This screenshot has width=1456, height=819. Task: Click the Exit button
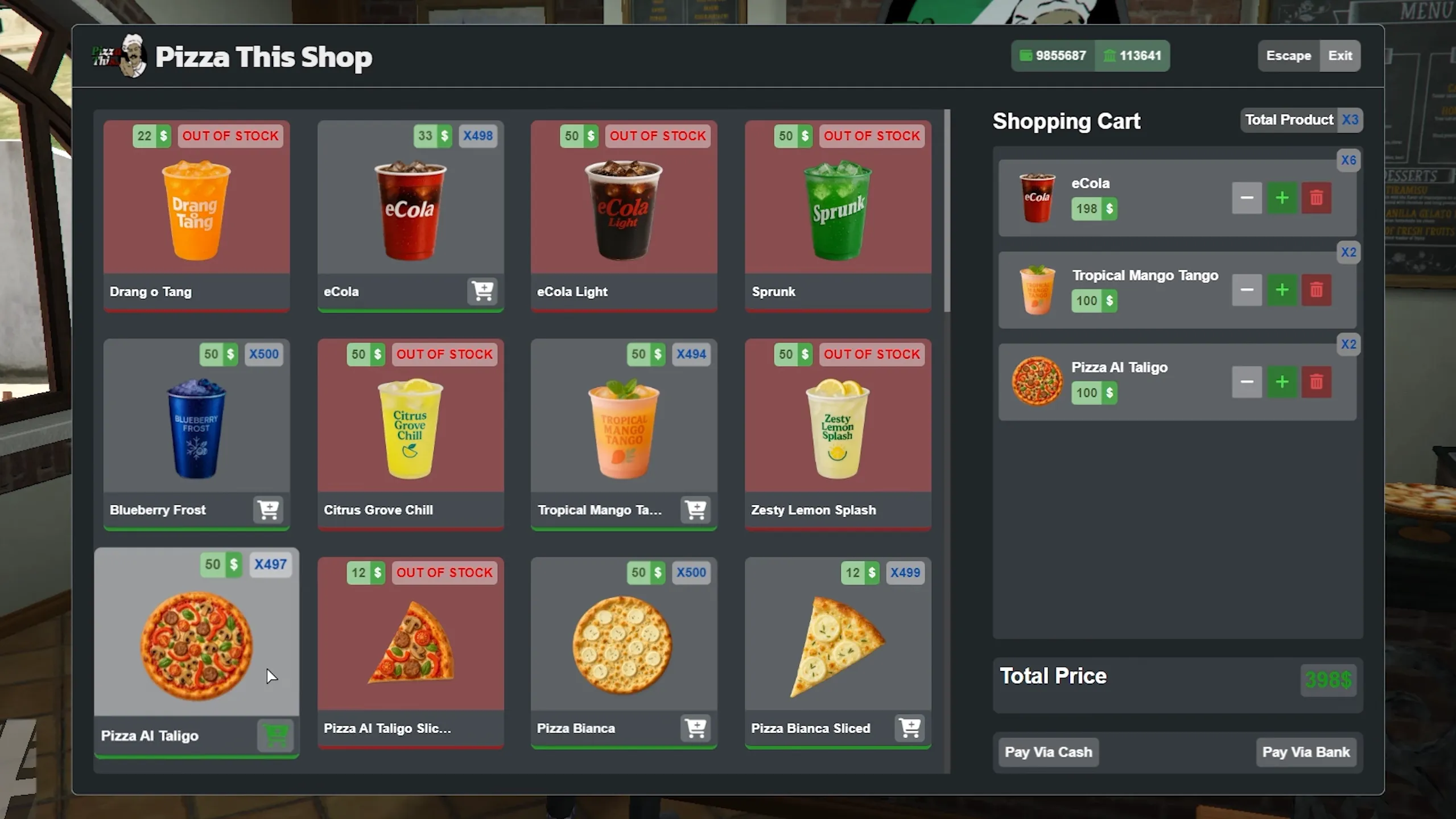click(1339, 55)
